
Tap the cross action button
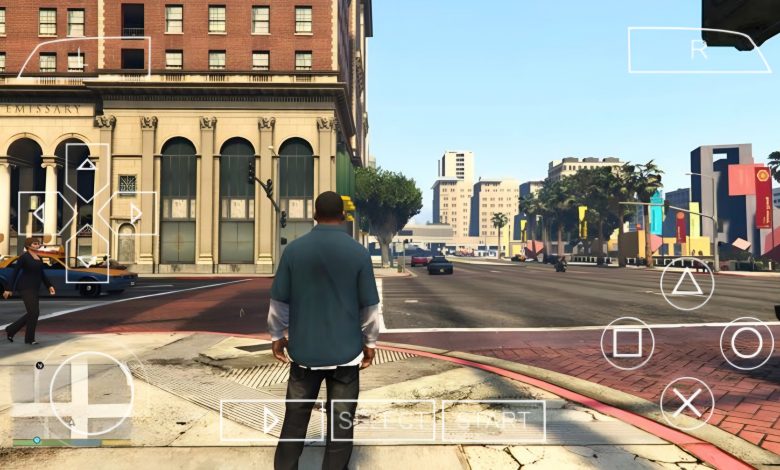[x=687, y=403]
